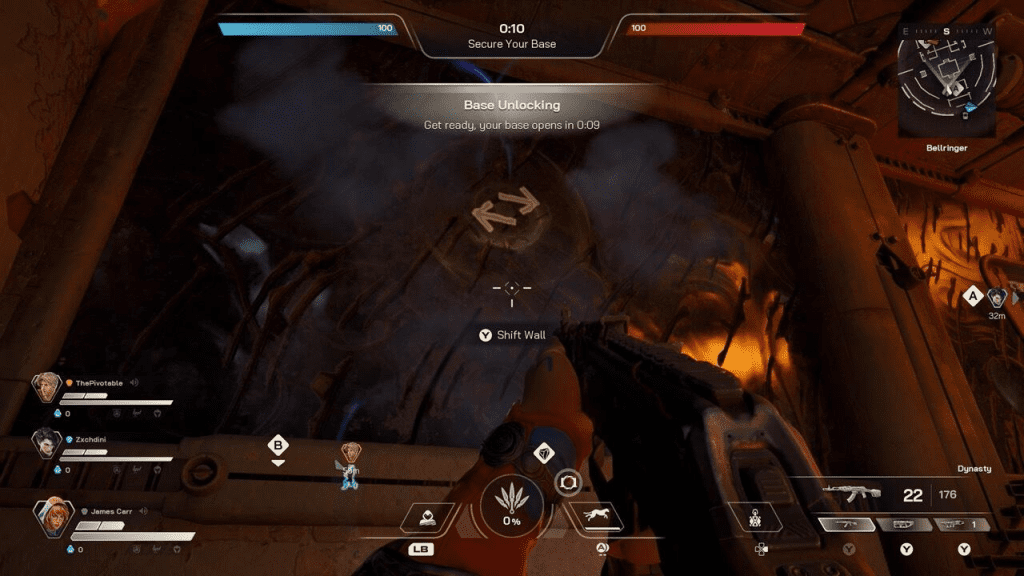Click the diamond helmet icon above abilities

pos(544,453)
